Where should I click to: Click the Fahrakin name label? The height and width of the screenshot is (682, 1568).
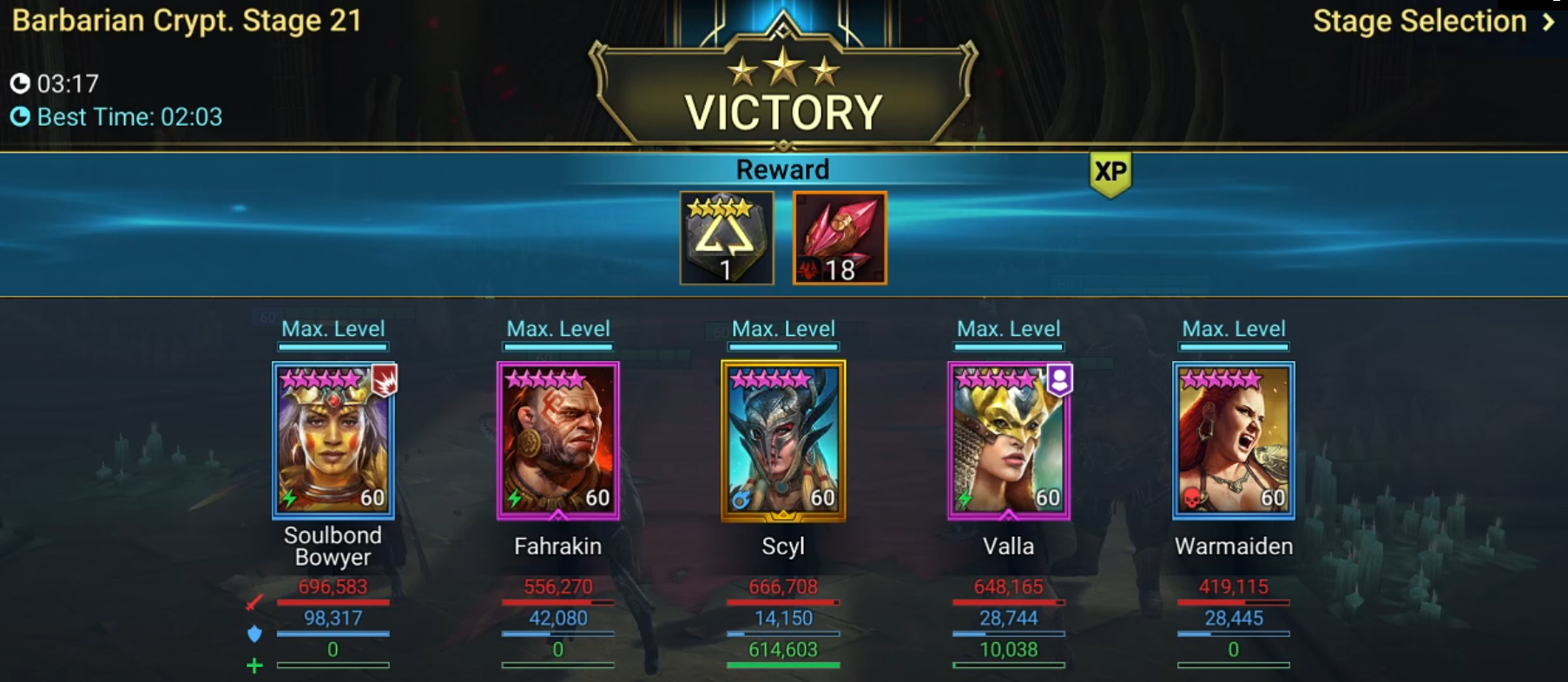[557, 546]
